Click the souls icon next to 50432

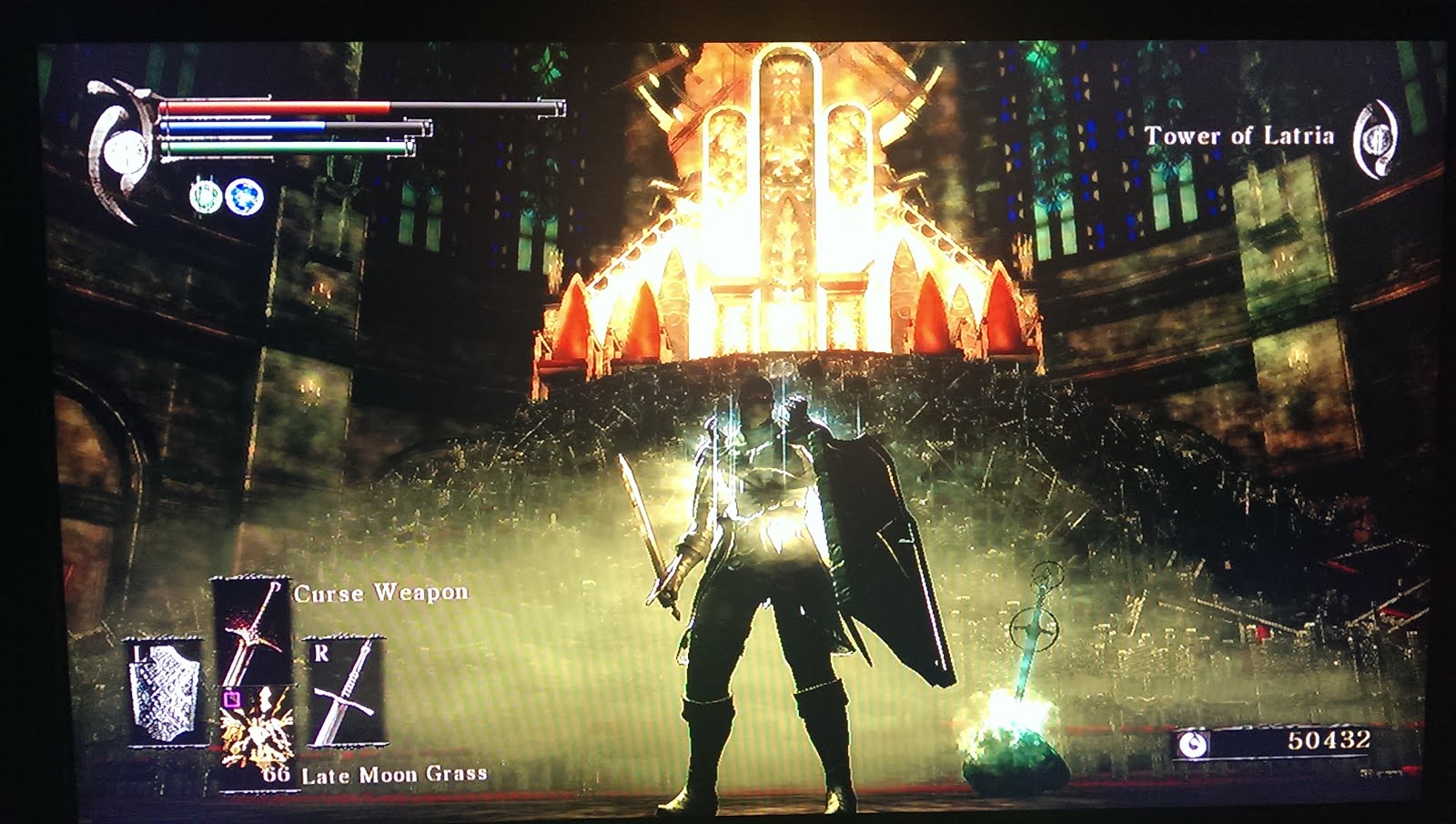click(1194, 744)
